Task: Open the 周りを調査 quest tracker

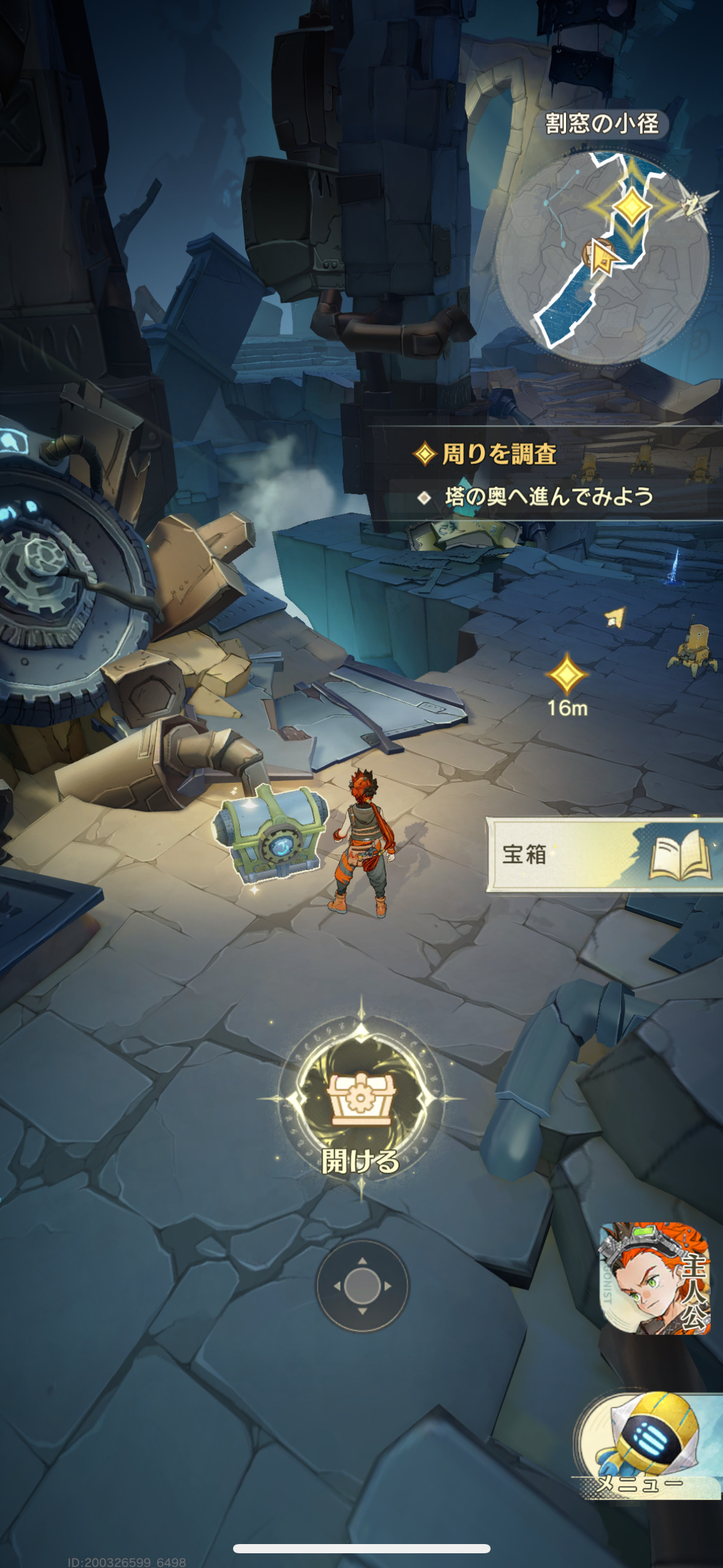Action: (x=499, y=455)
